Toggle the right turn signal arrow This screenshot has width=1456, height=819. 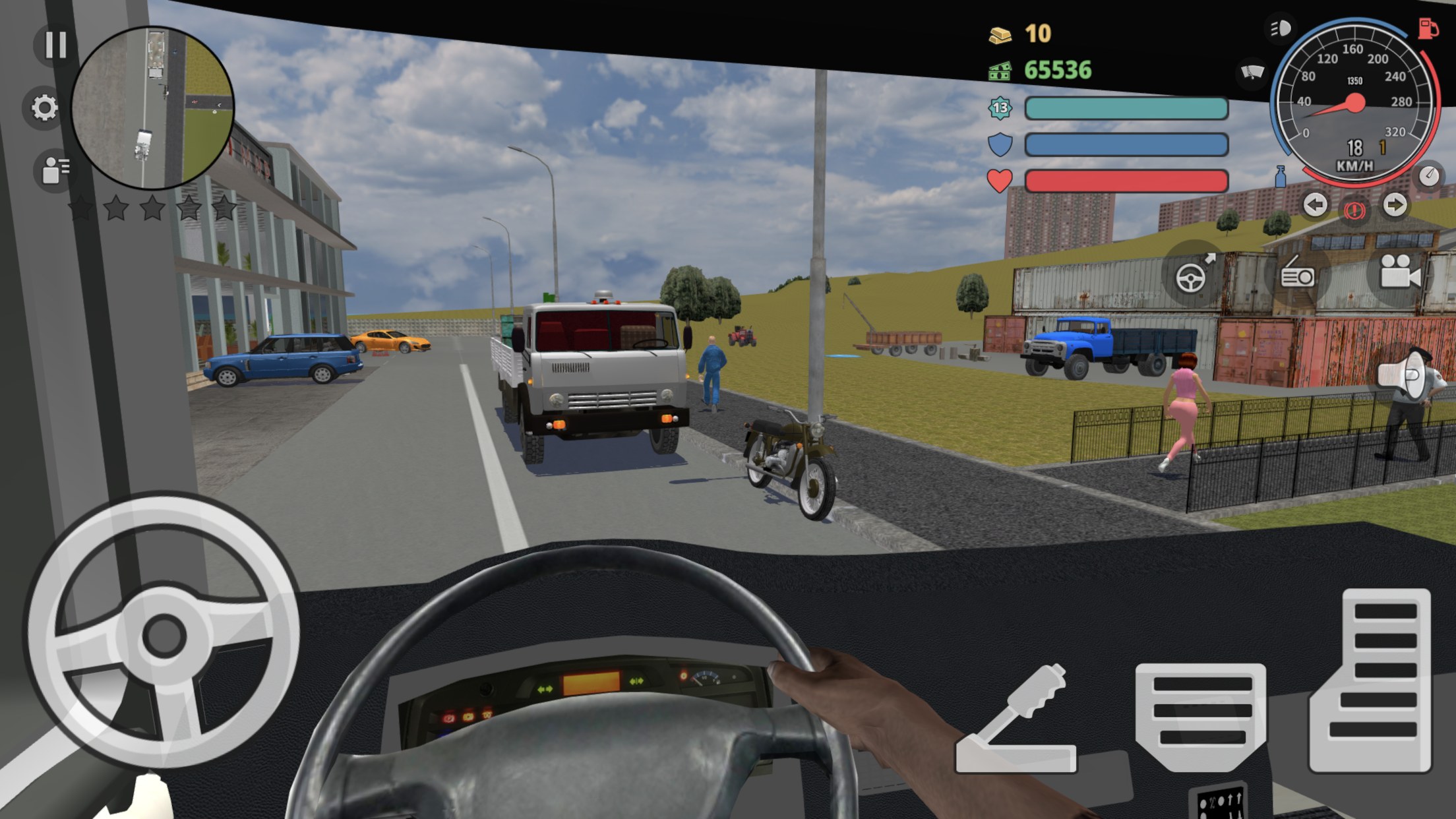click(1396, 206)
